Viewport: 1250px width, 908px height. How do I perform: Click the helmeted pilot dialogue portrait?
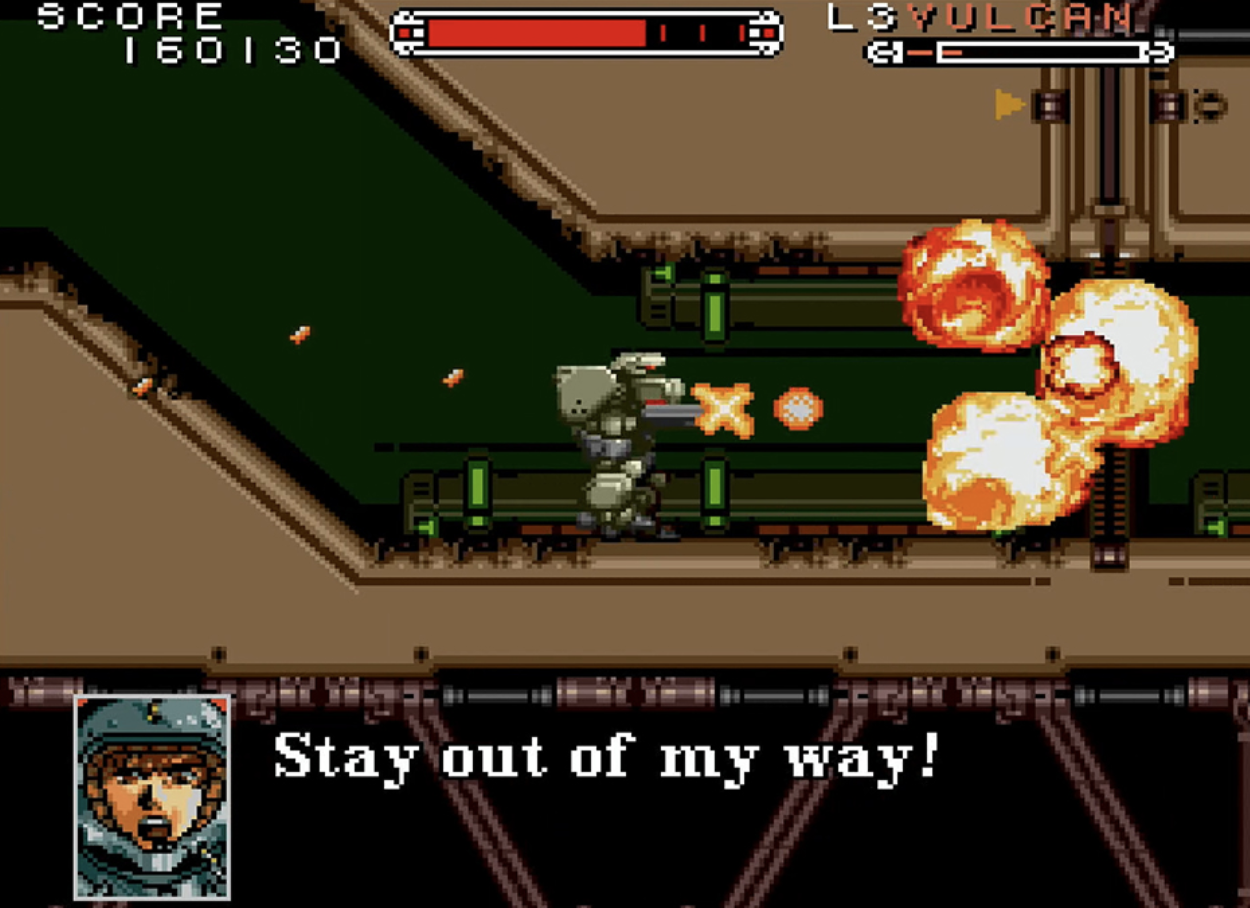(152, 796)
